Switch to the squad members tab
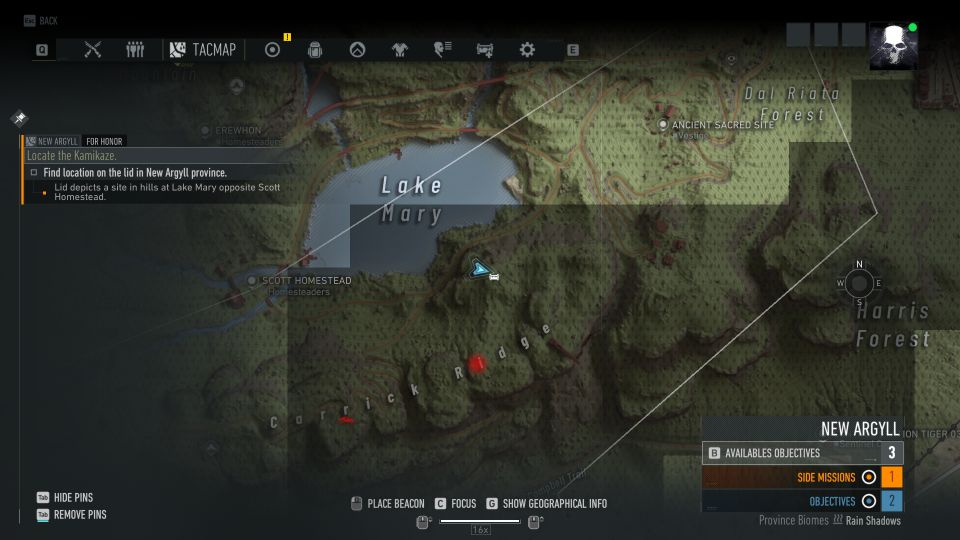The image size is (960, 540). (135, 49)
